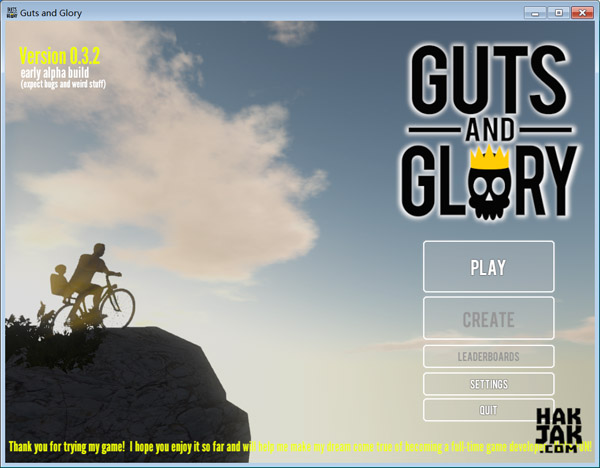Close the Guts and Glory window
The width and height of the screenshot is (600, 468).
coord(581,12)
